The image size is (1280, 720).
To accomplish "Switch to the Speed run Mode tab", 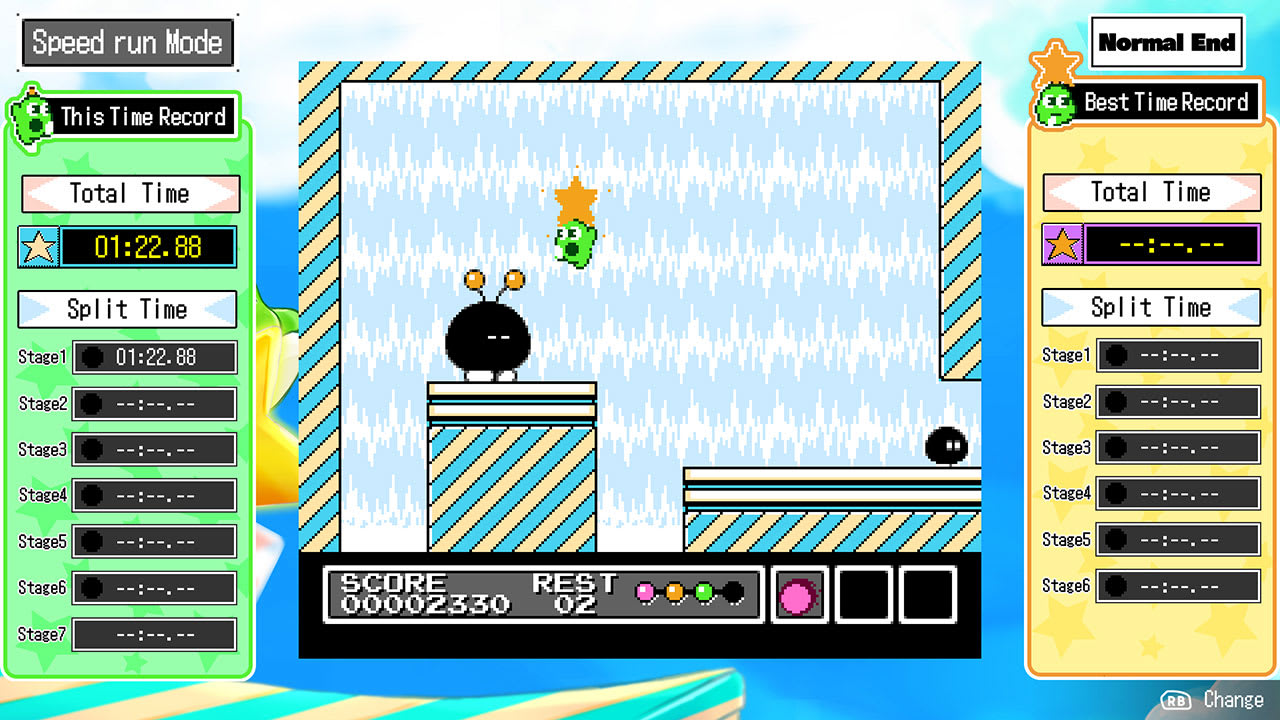I will coord(127,42).
